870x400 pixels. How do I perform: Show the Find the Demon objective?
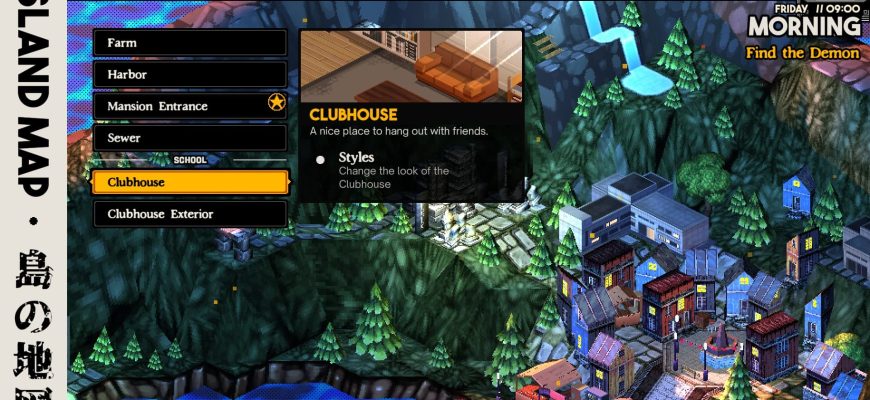pos(802,52)
